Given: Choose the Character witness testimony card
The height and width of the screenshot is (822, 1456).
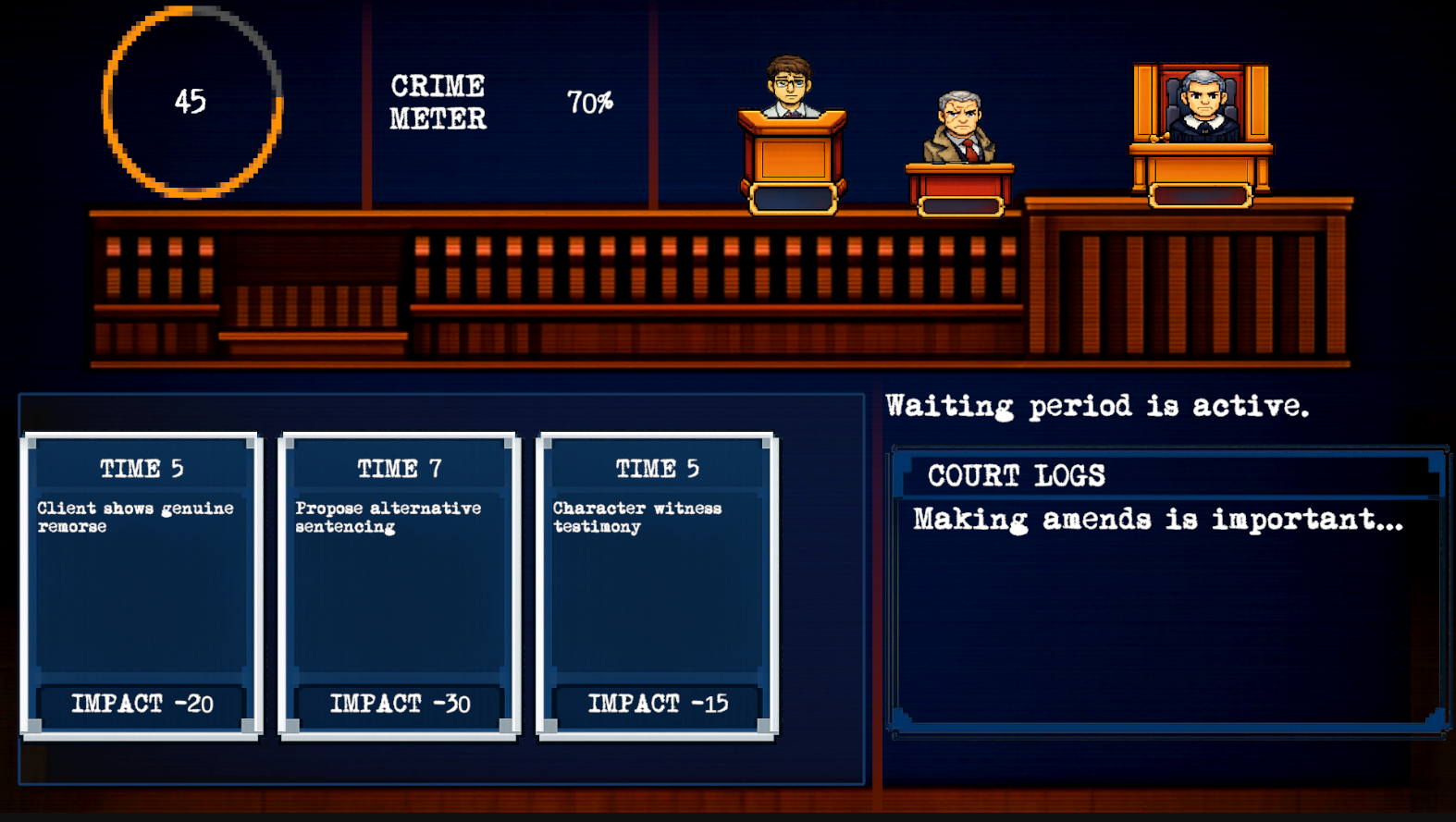Looking at the screenshot, I should pos(657,584).
